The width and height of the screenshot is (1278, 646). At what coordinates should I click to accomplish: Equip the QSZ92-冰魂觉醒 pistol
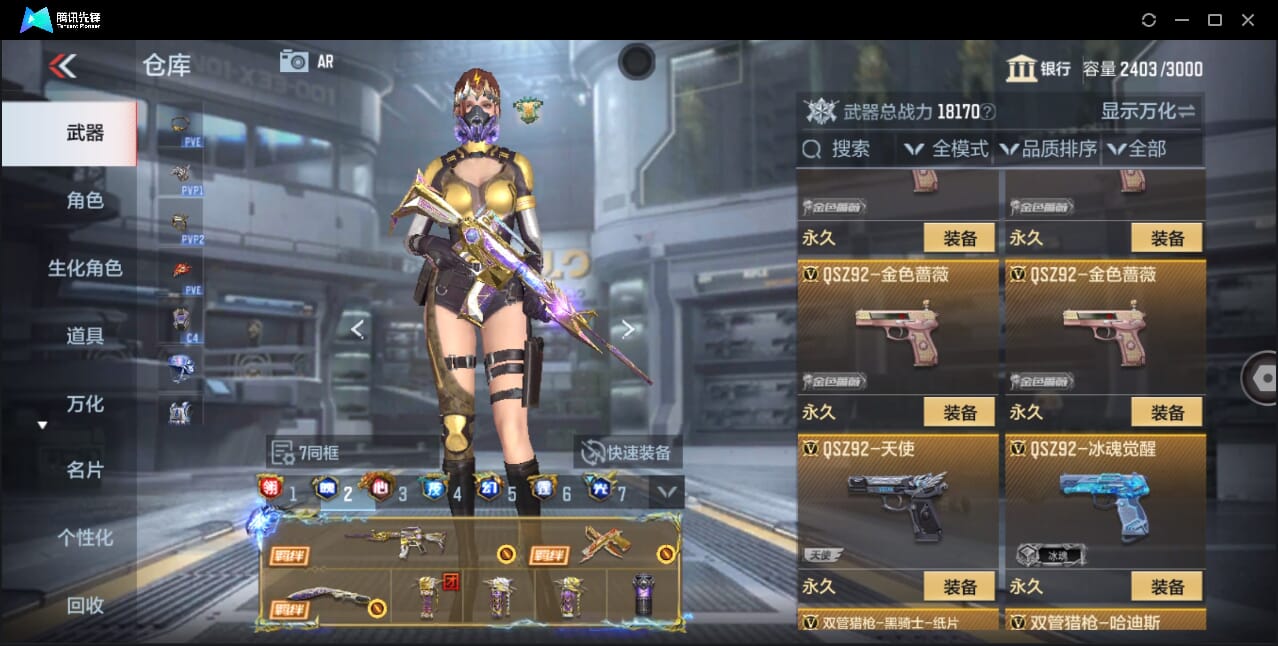pos(1166,586)
